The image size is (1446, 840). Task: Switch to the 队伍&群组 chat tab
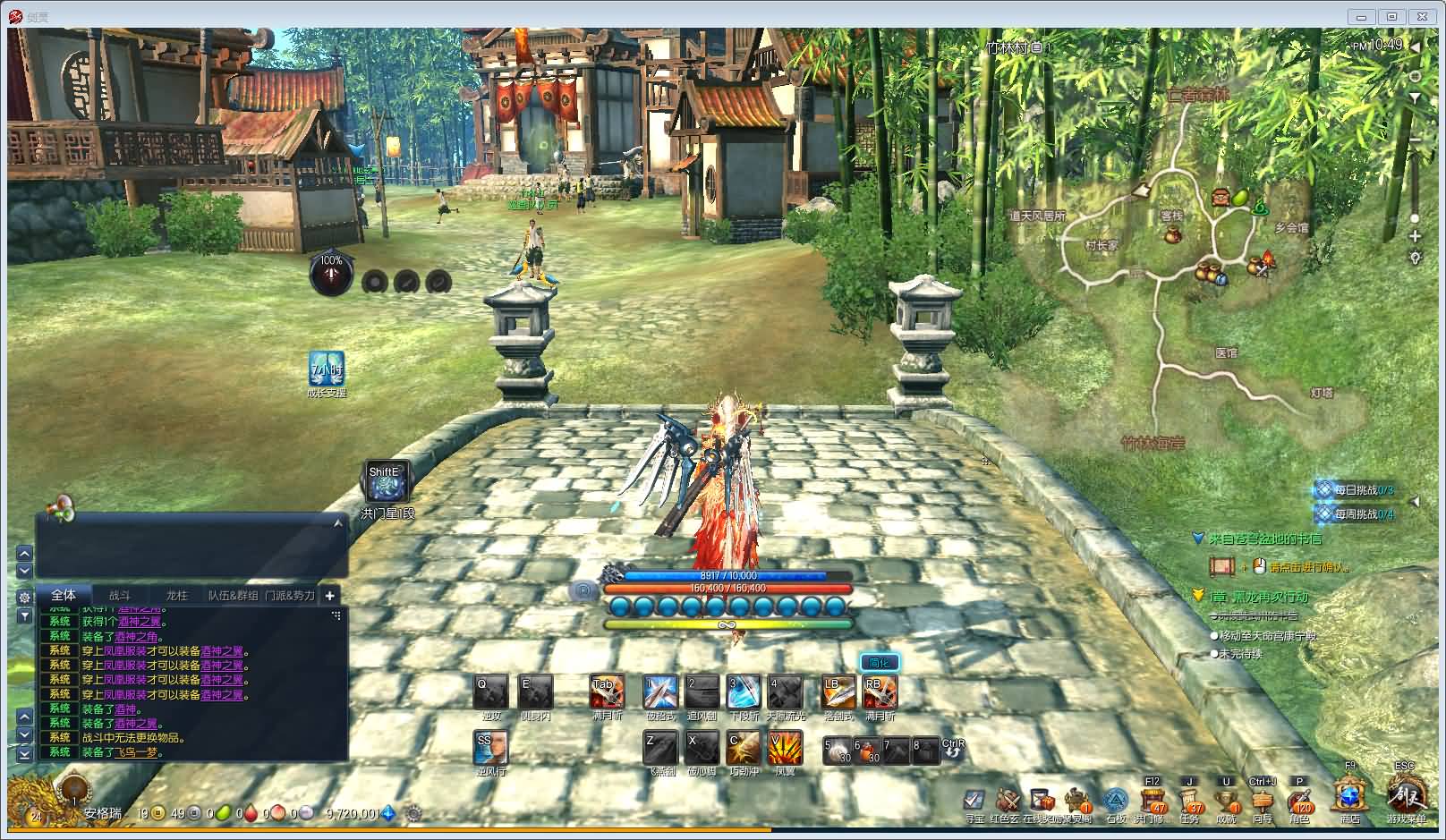[233, 595]
